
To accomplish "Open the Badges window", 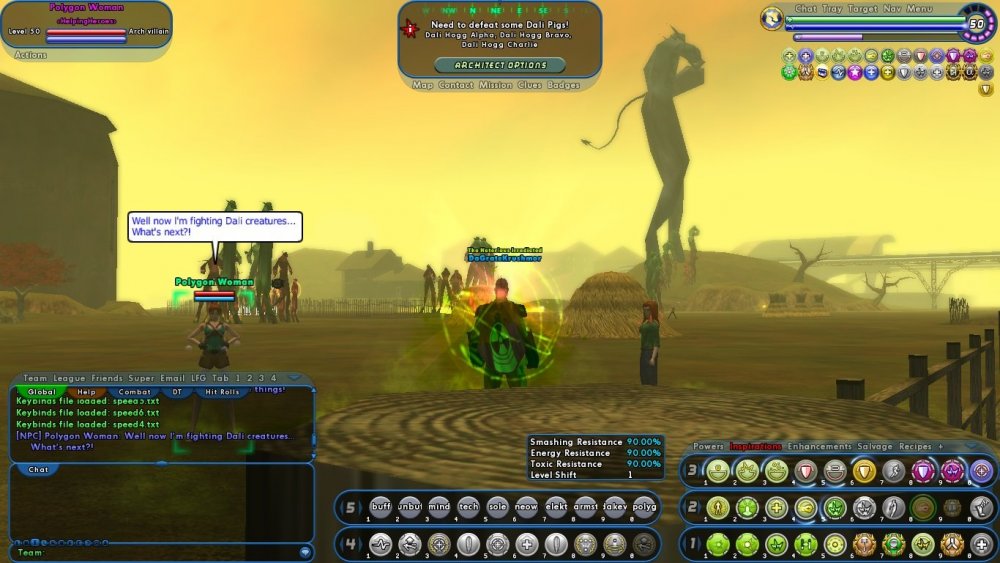I will (x=564, y=85).
